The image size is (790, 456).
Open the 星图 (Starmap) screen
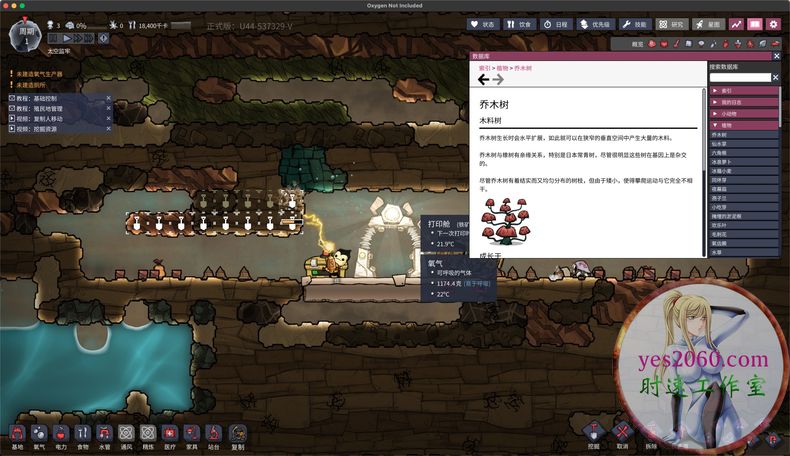[x=710, y=24]
